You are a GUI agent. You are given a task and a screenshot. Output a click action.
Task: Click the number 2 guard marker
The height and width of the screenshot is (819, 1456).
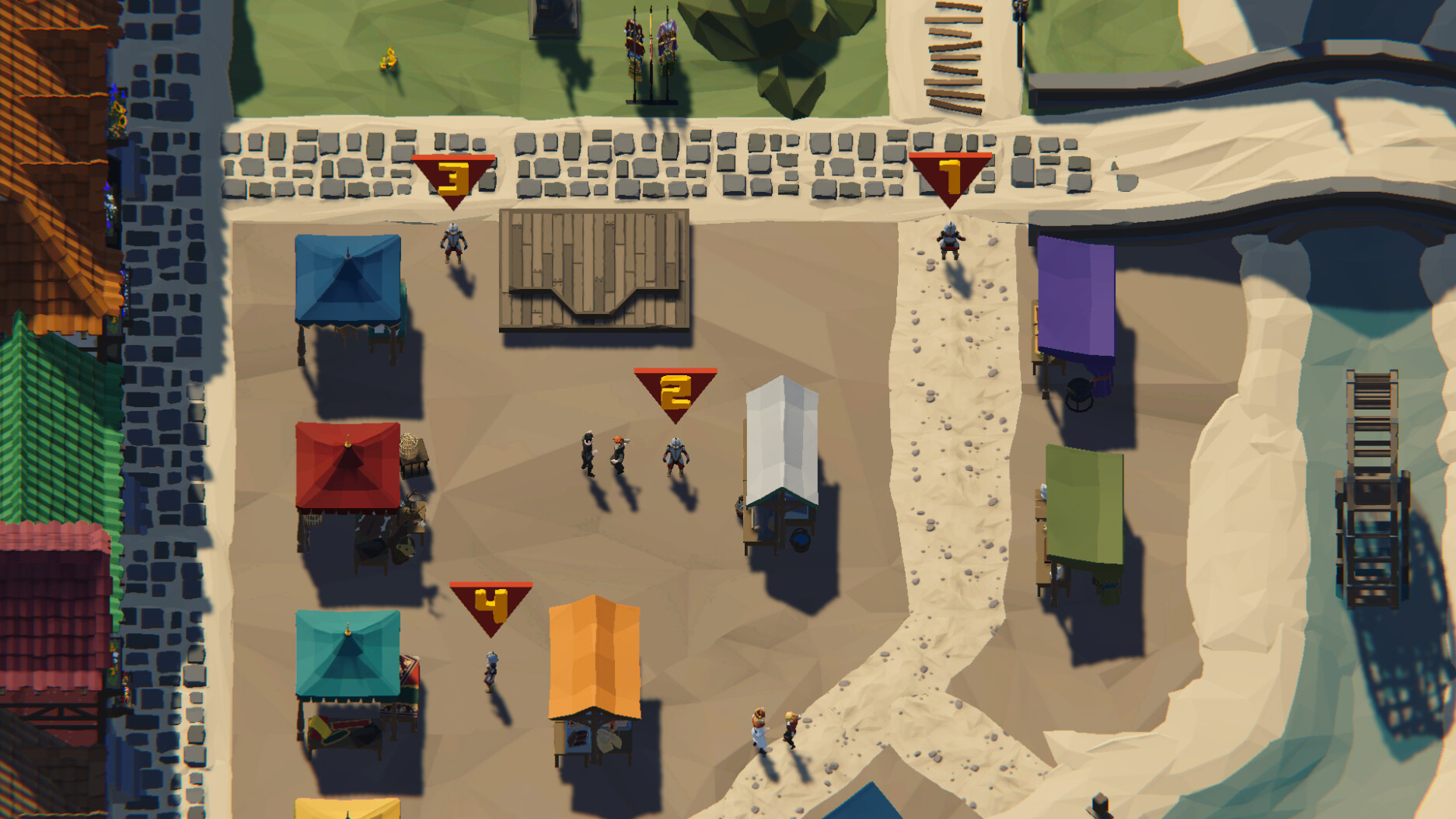click(676, 392)
